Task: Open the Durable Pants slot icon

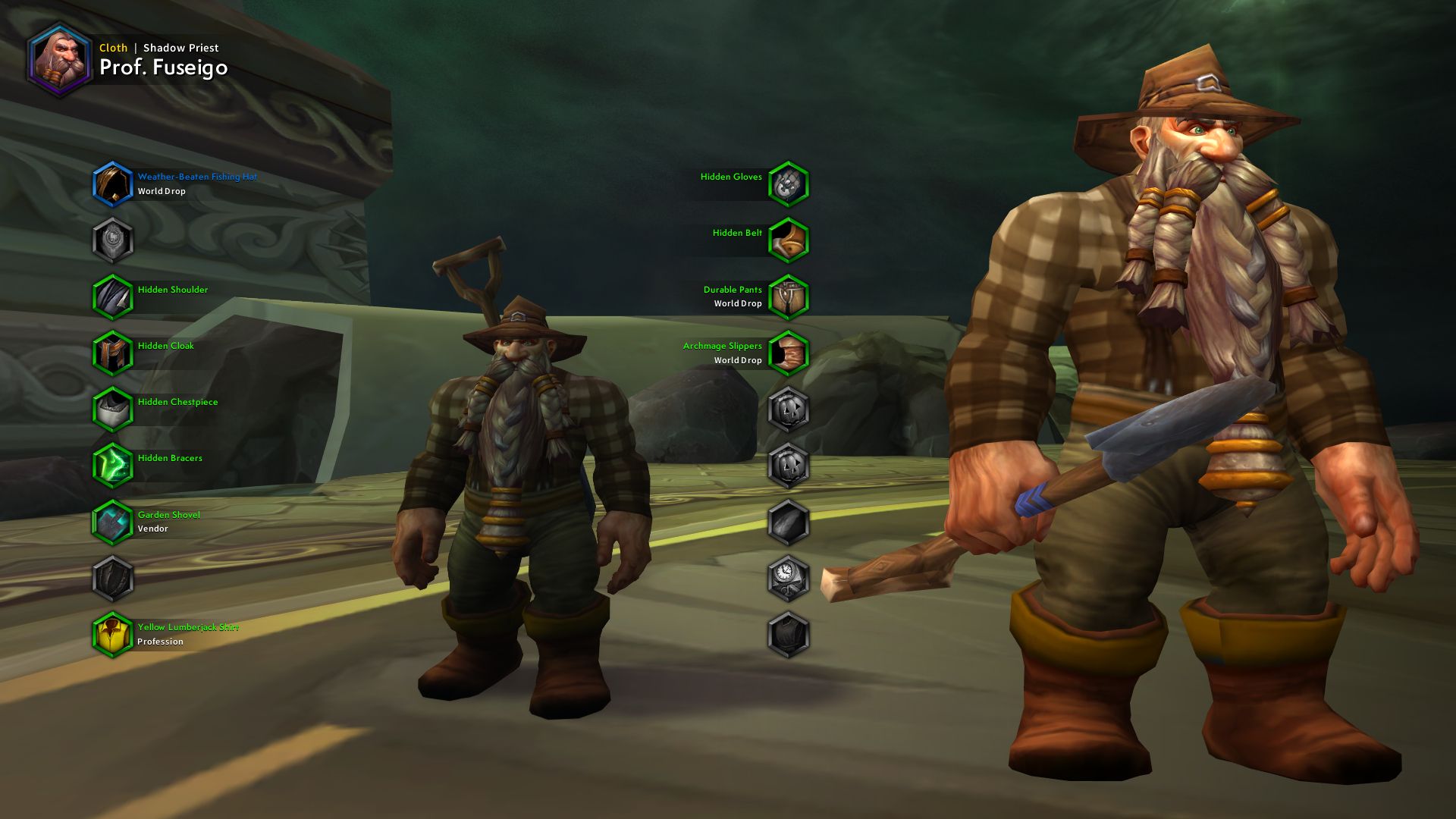Action: tap(789, 297)
